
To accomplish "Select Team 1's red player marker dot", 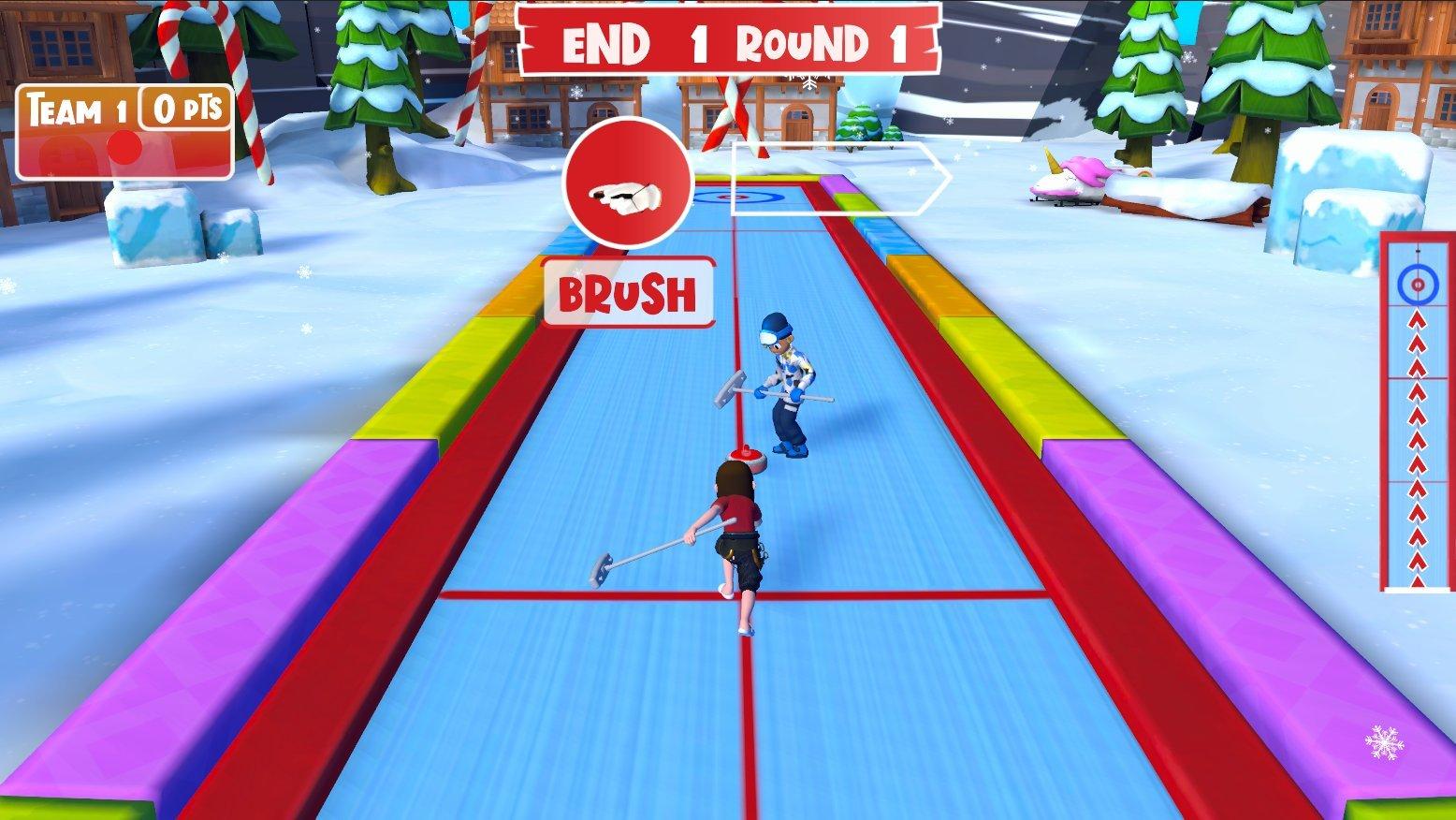I will point(124,147).
